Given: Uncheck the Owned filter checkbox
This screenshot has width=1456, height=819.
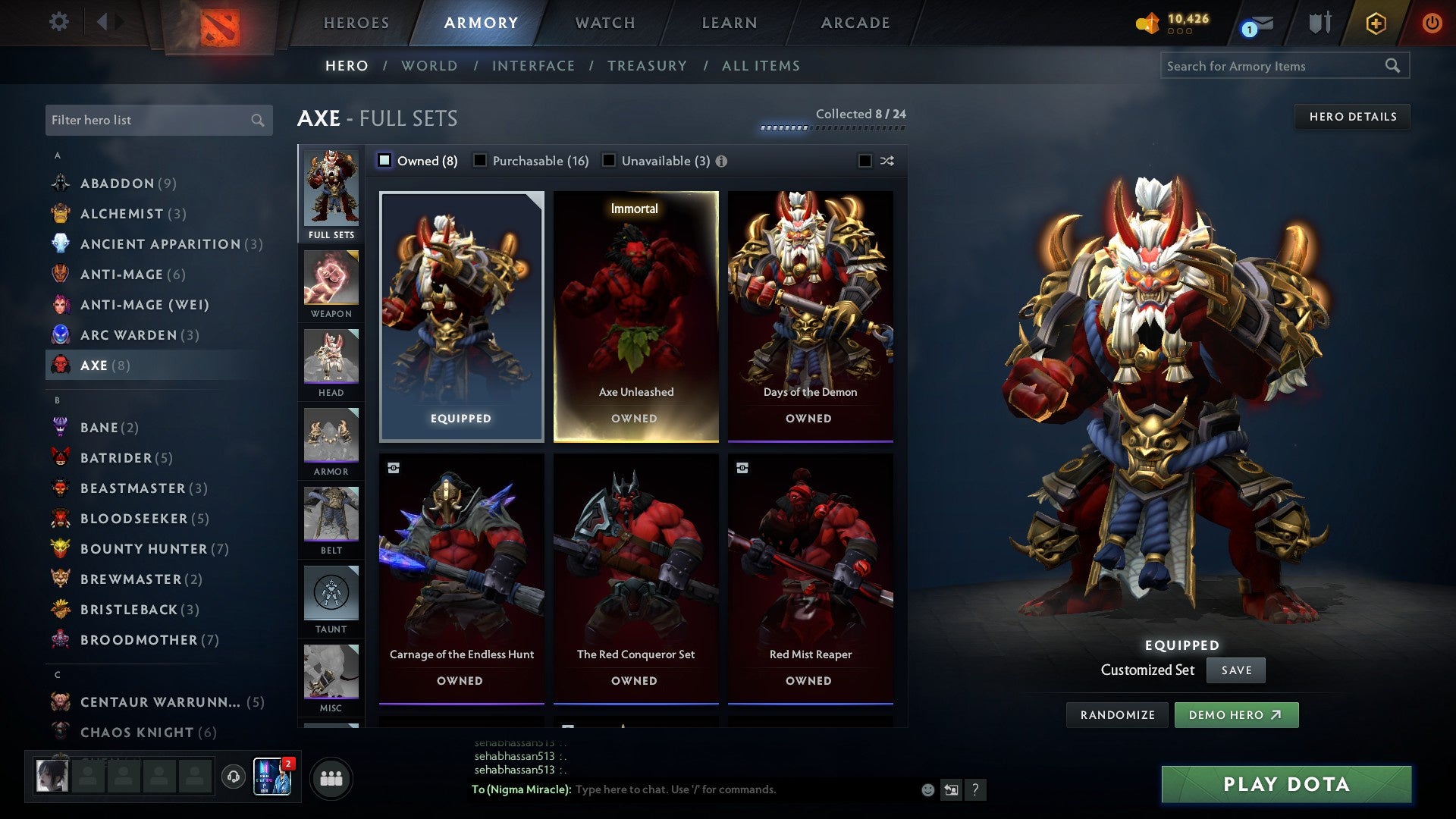Looking at the screenshot, I should pos(384,161).
